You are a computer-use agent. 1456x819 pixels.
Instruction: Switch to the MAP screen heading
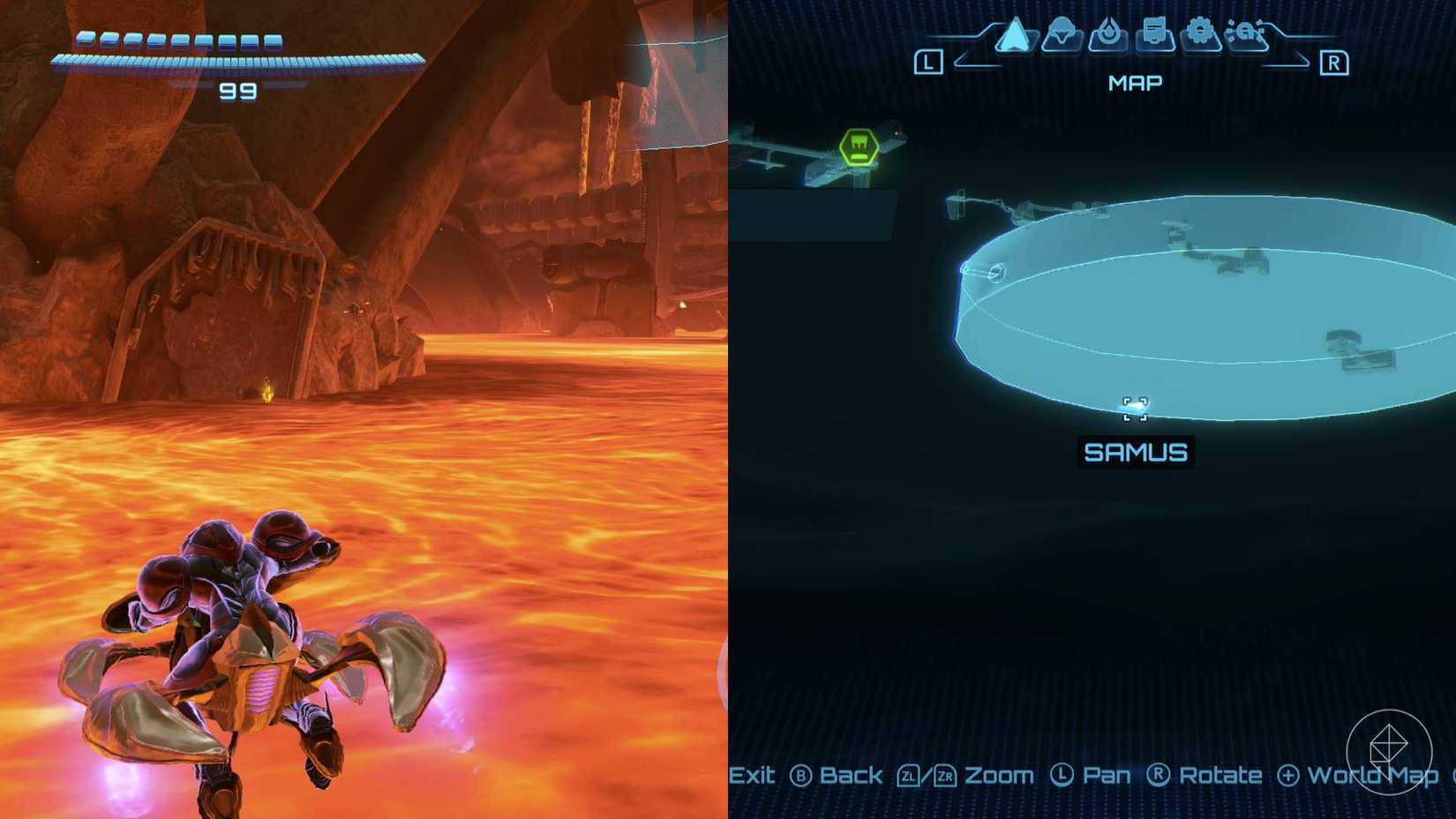click(x=1135, y=82)
